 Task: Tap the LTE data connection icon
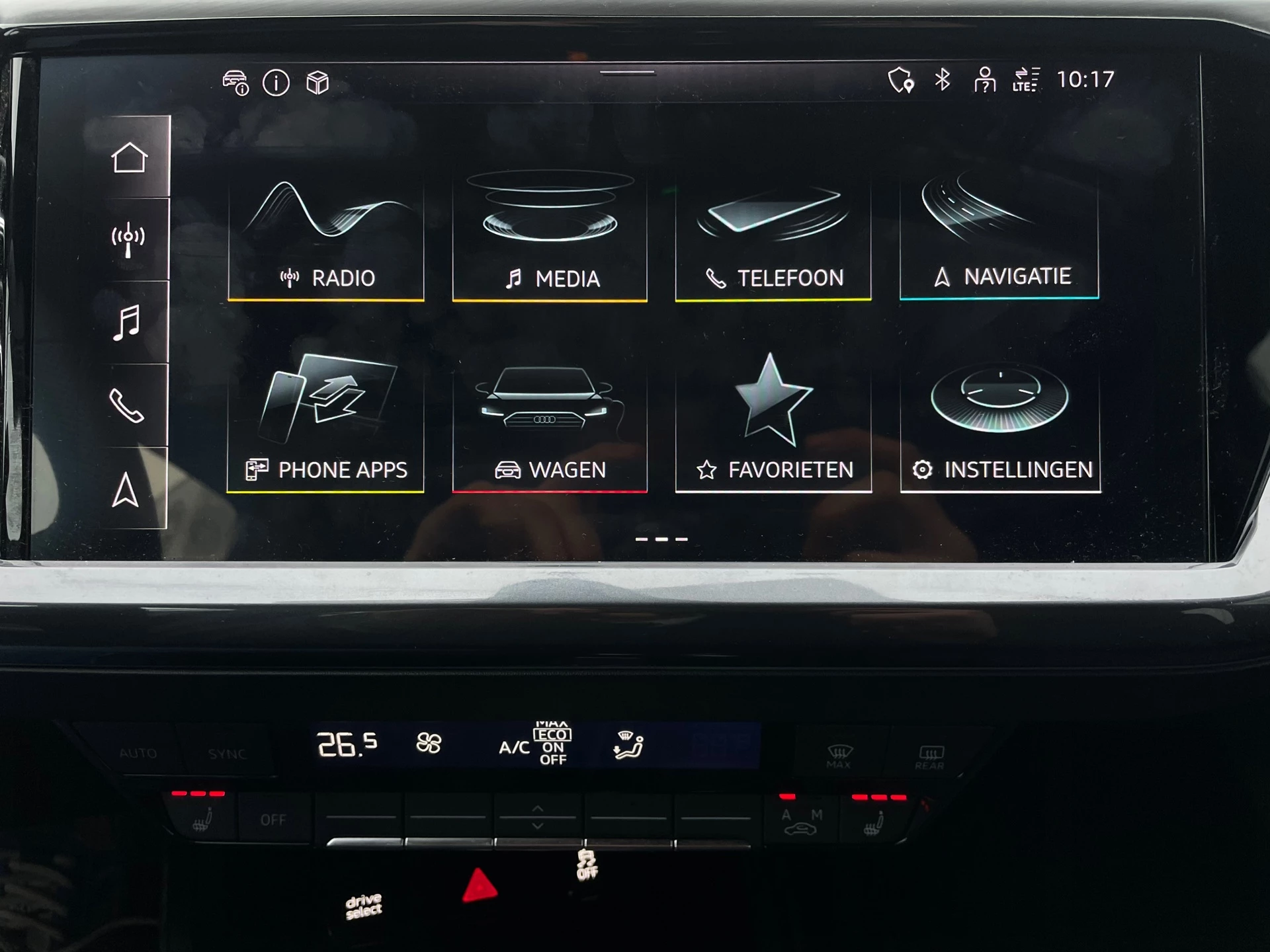coord(1025,80)
